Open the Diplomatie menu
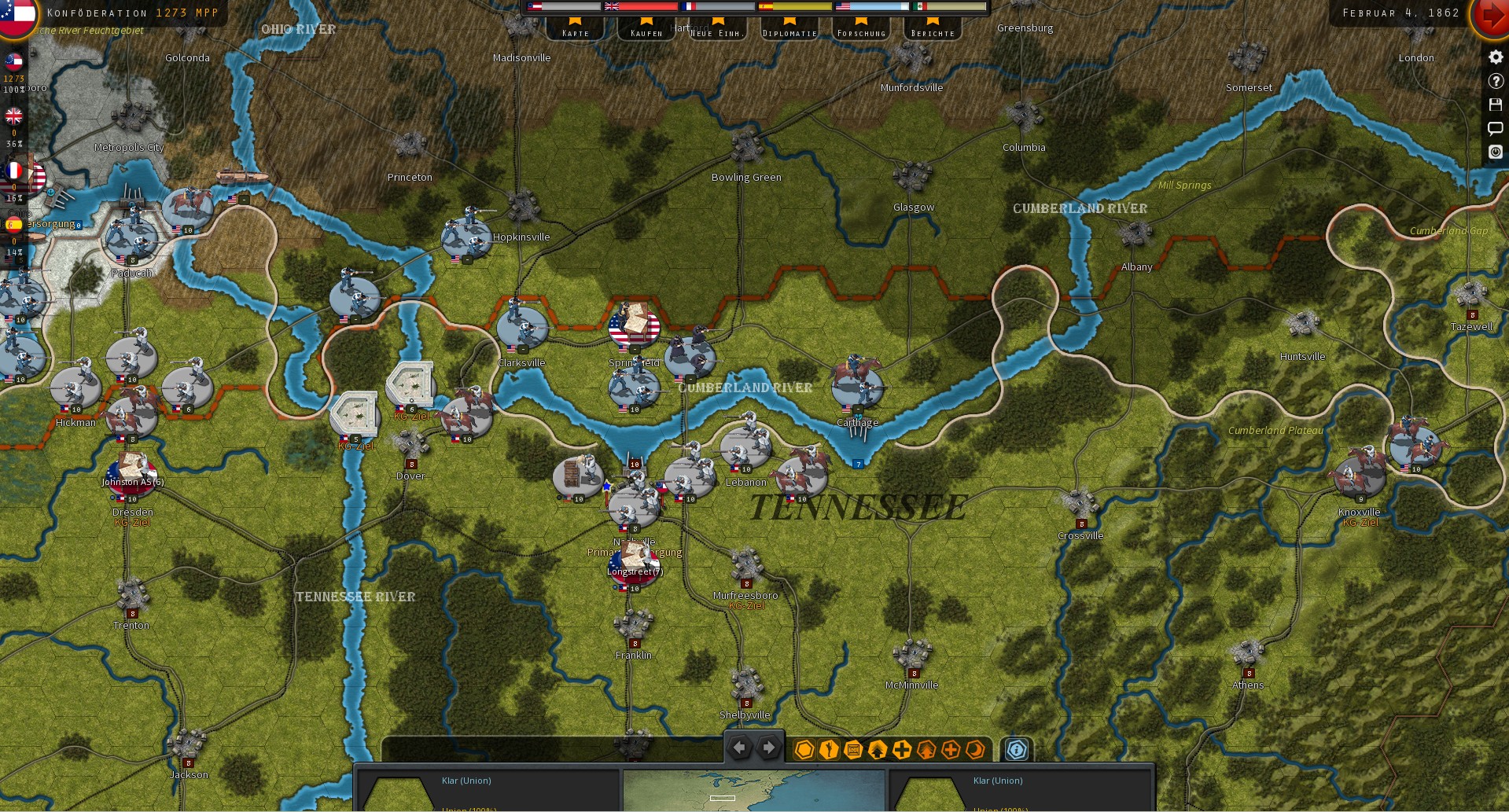The image size is (1509, 812). tap(789, 32)
